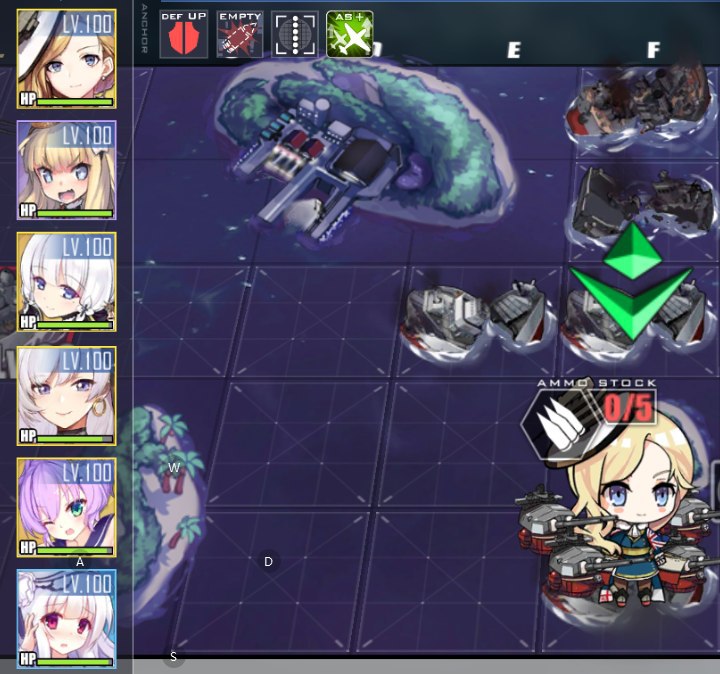Choose the white-haired, blue-eyed shipgirl portrait
Screen dimensions: 720x674
pos(66,282)
